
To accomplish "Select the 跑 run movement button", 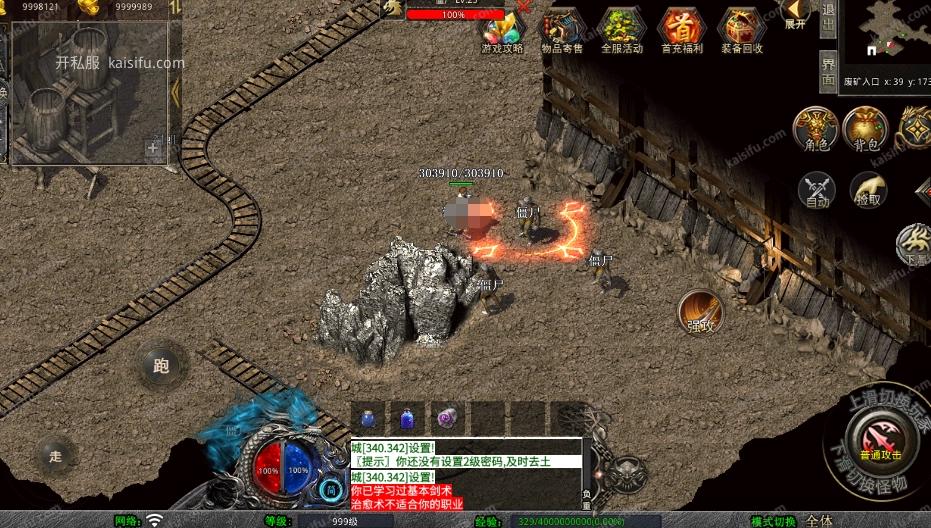I will (x=160, y=365).
